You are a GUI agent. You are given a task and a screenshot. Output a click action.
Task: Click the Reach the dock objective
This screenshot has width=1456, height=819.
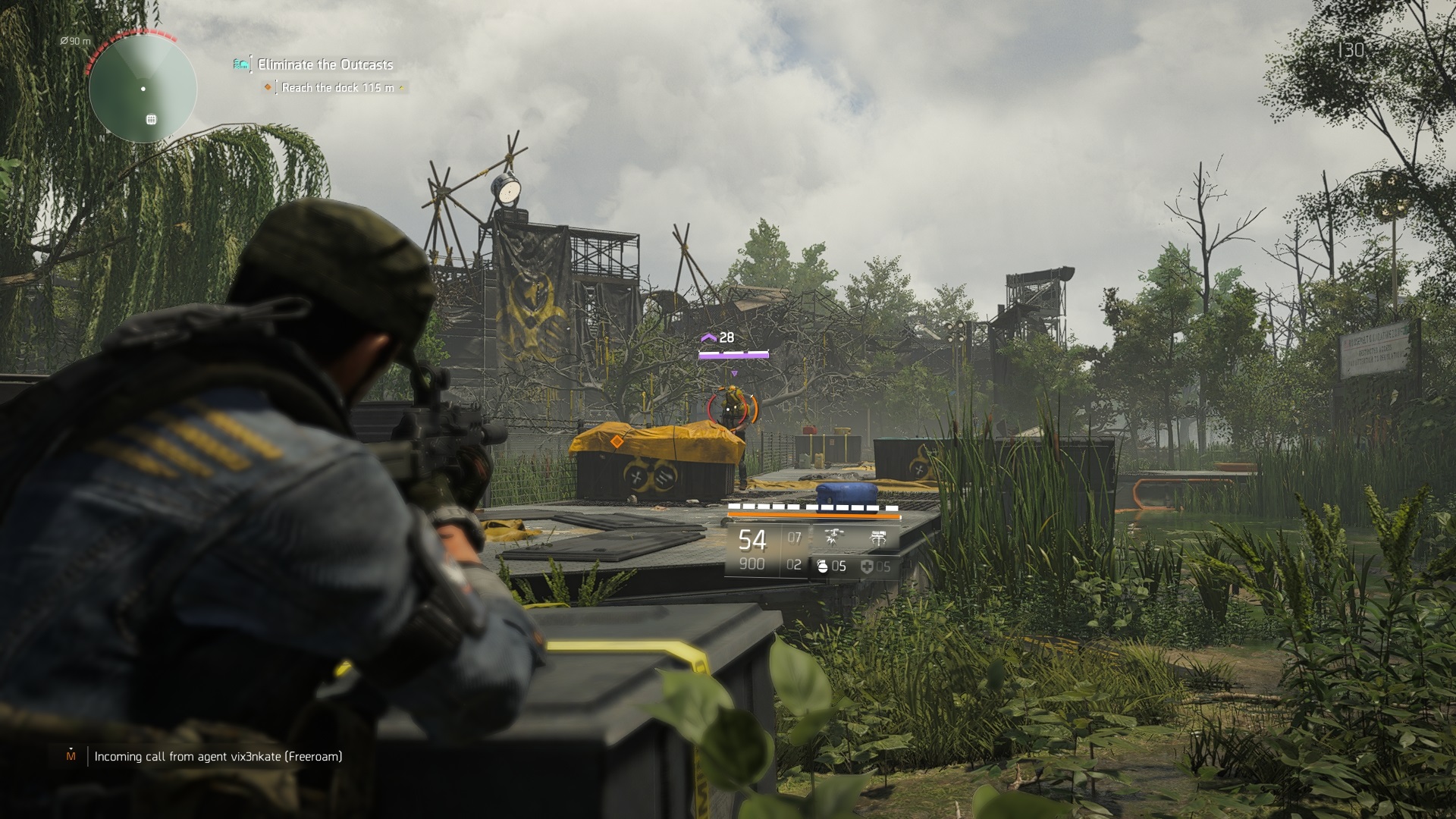(337, 88)
